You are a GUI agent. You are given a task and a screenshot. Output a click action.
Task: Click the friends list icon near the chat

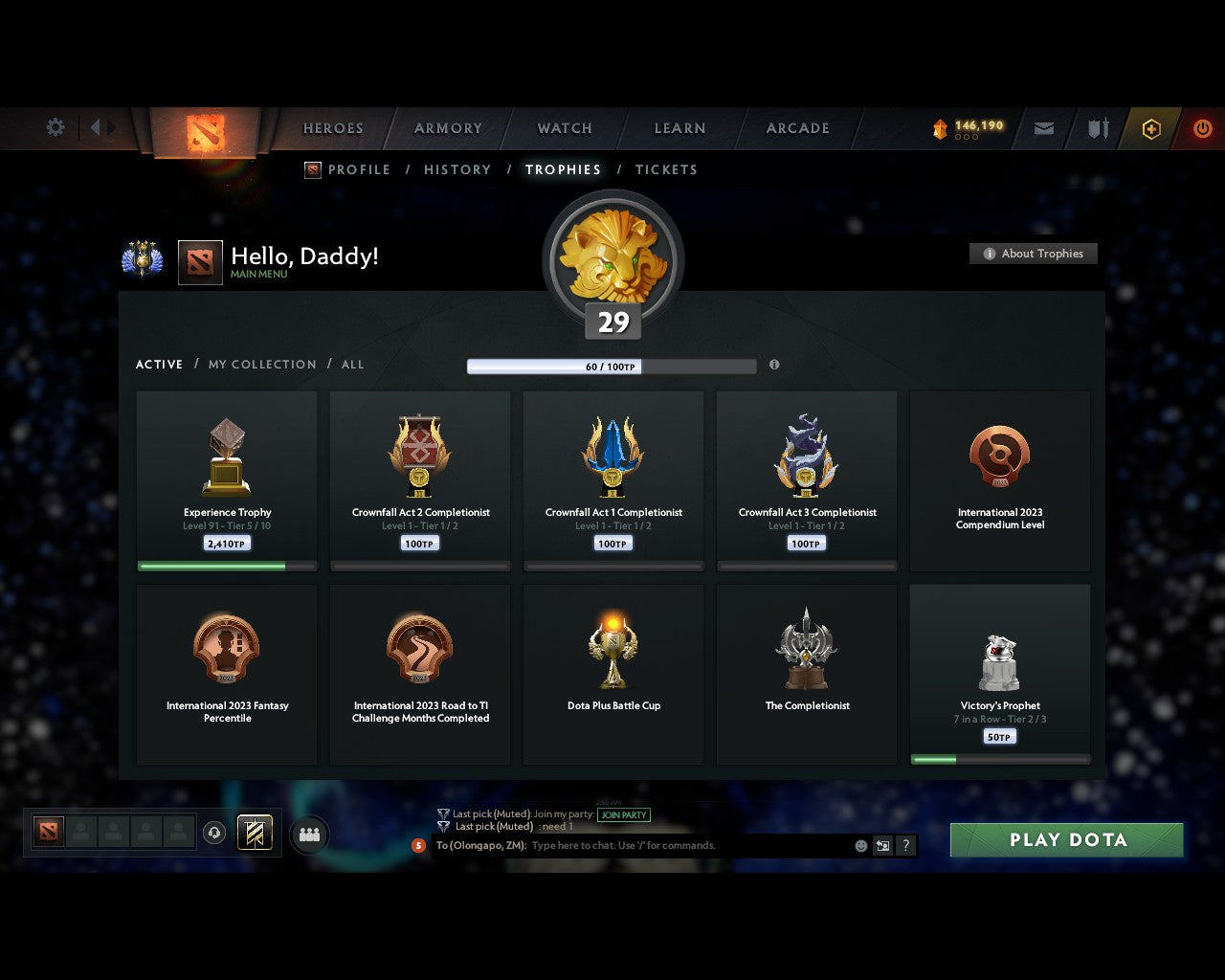[x=309, y=834]
